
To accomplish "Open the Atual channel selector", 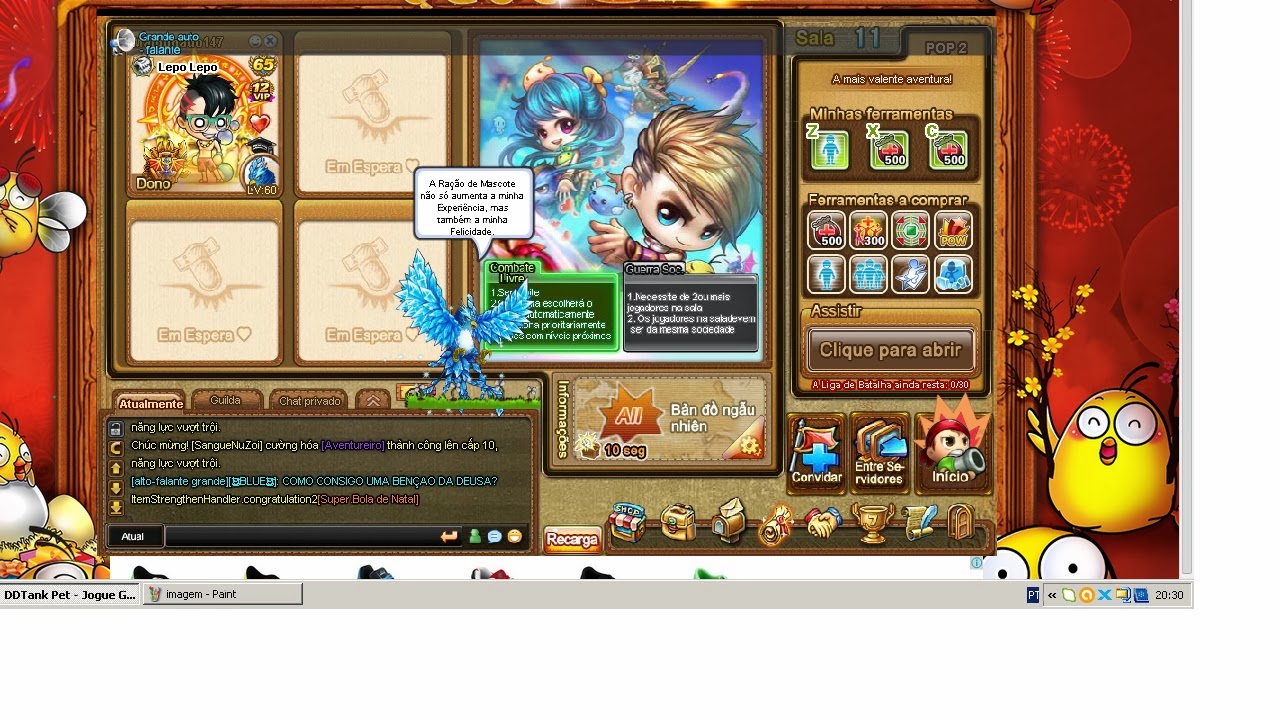I will [134, 536].
